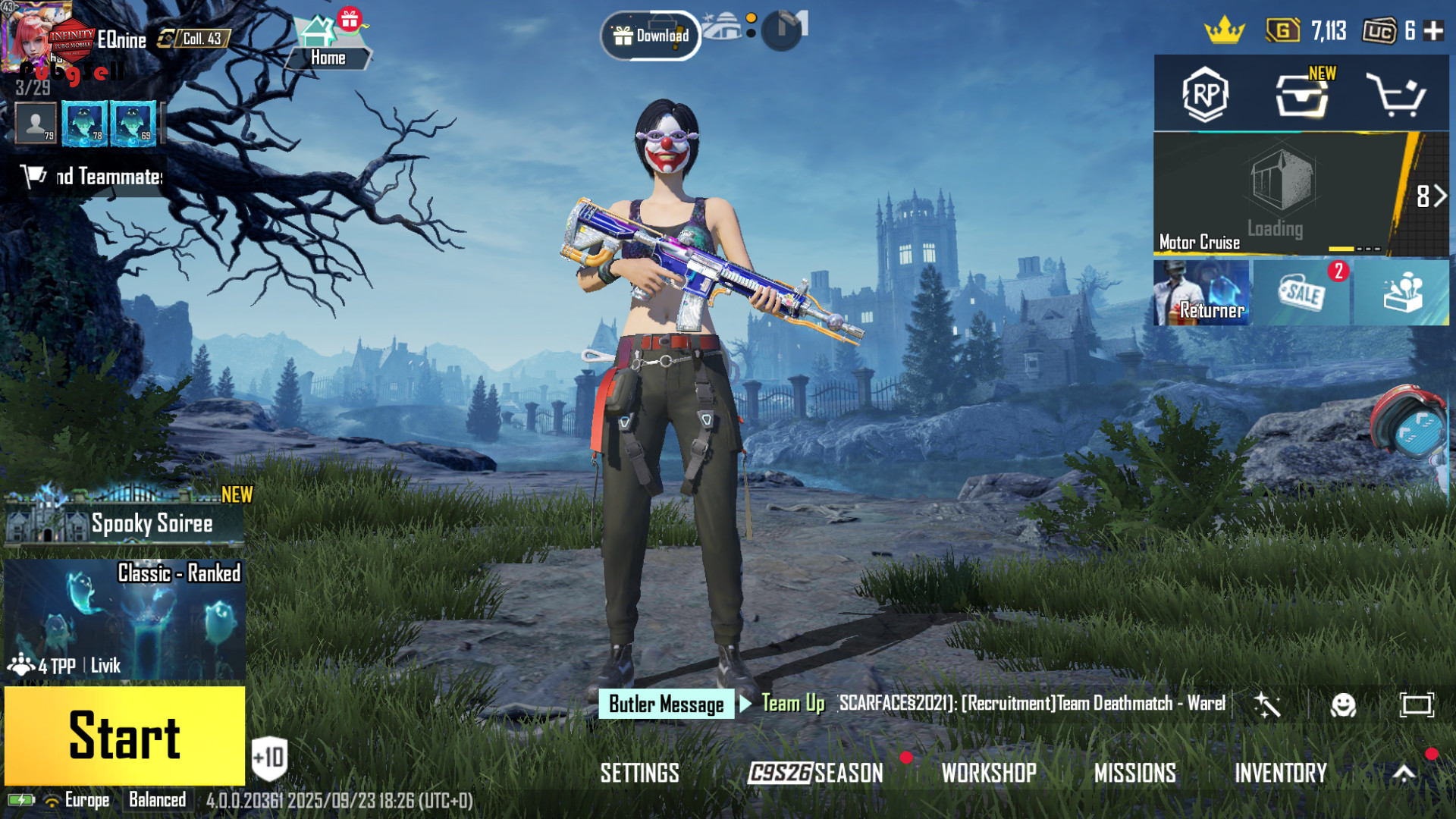This screenshot has width=1456, height=819.
Task: Open the Spooky Soiree event
Action: tap(124, 519)
